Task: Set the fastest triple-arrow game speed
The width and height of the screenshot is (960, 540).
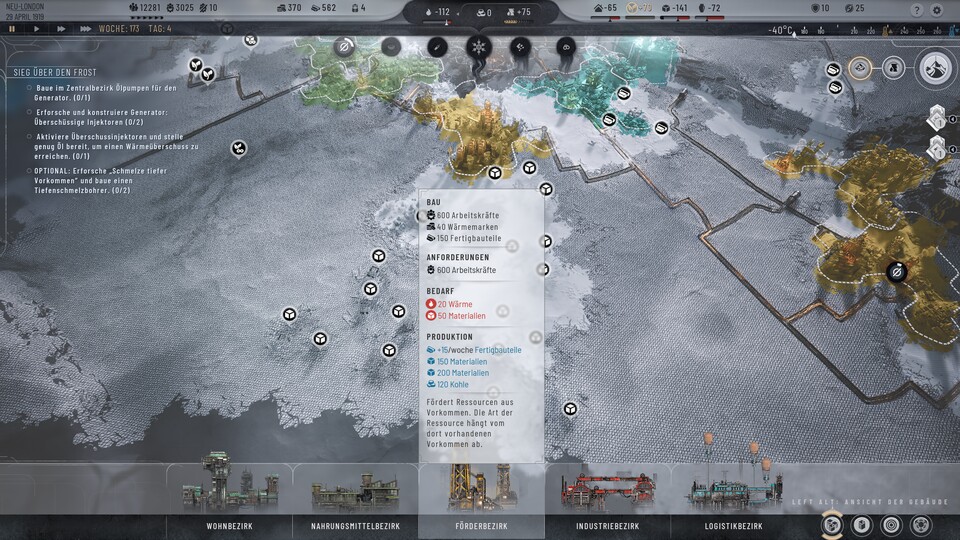Action: [x=85, y=29]
